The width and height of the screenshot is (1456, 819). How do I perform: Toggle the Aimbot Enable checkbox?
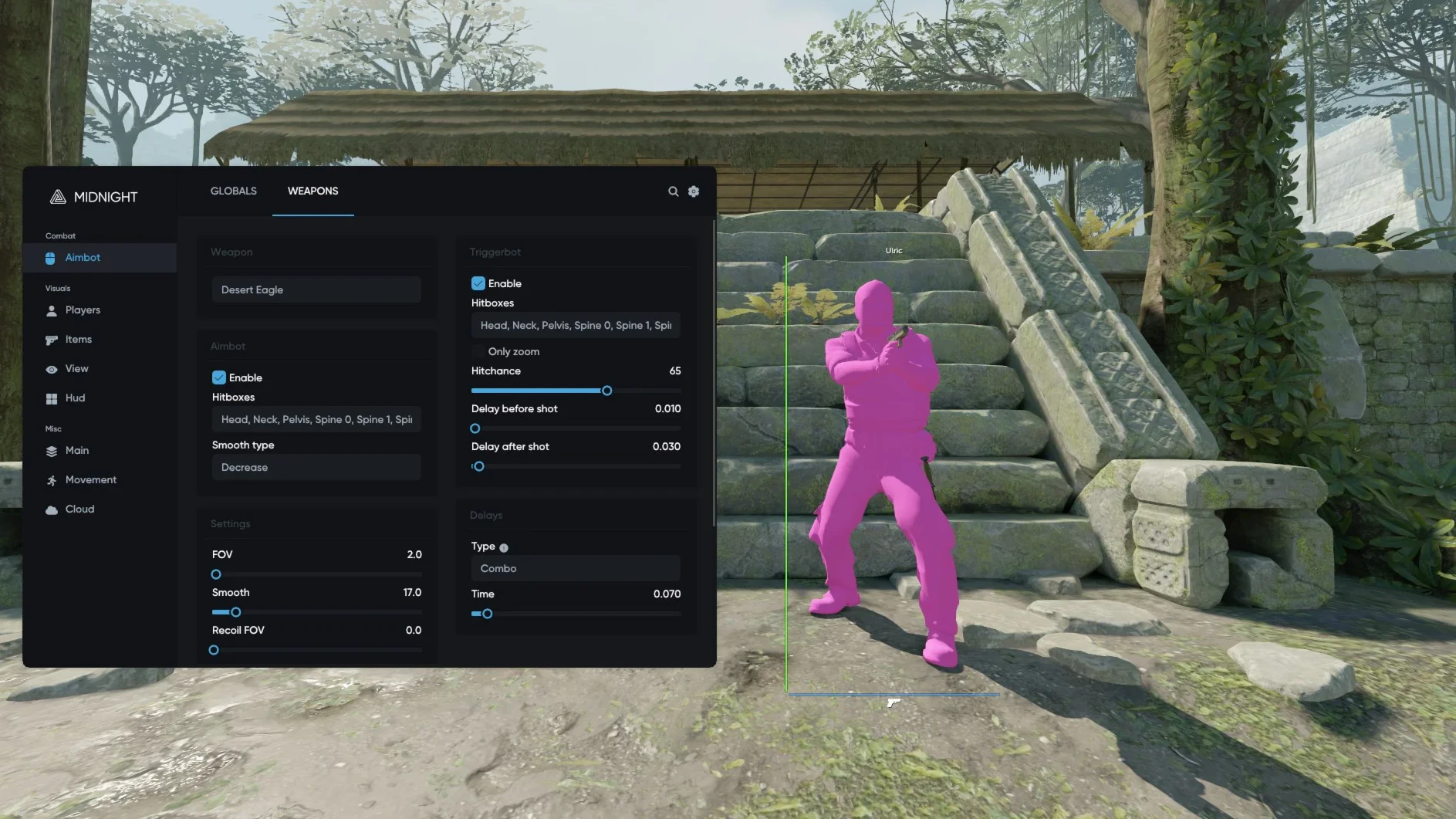(x=219, y=377)
